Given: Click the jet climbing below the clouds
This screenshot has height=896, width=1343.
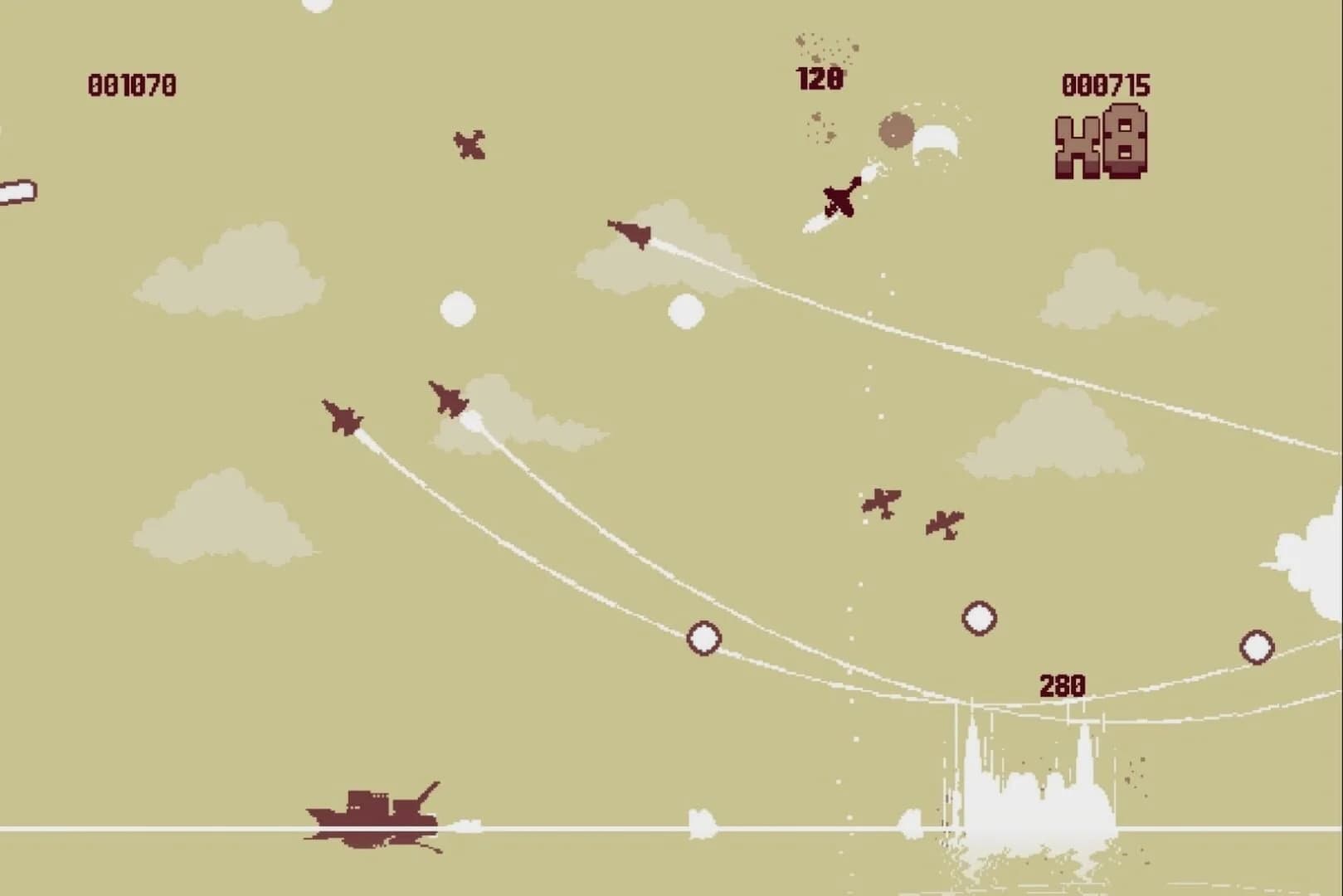Looking at the screenshot, I should [x=448, y=398].
